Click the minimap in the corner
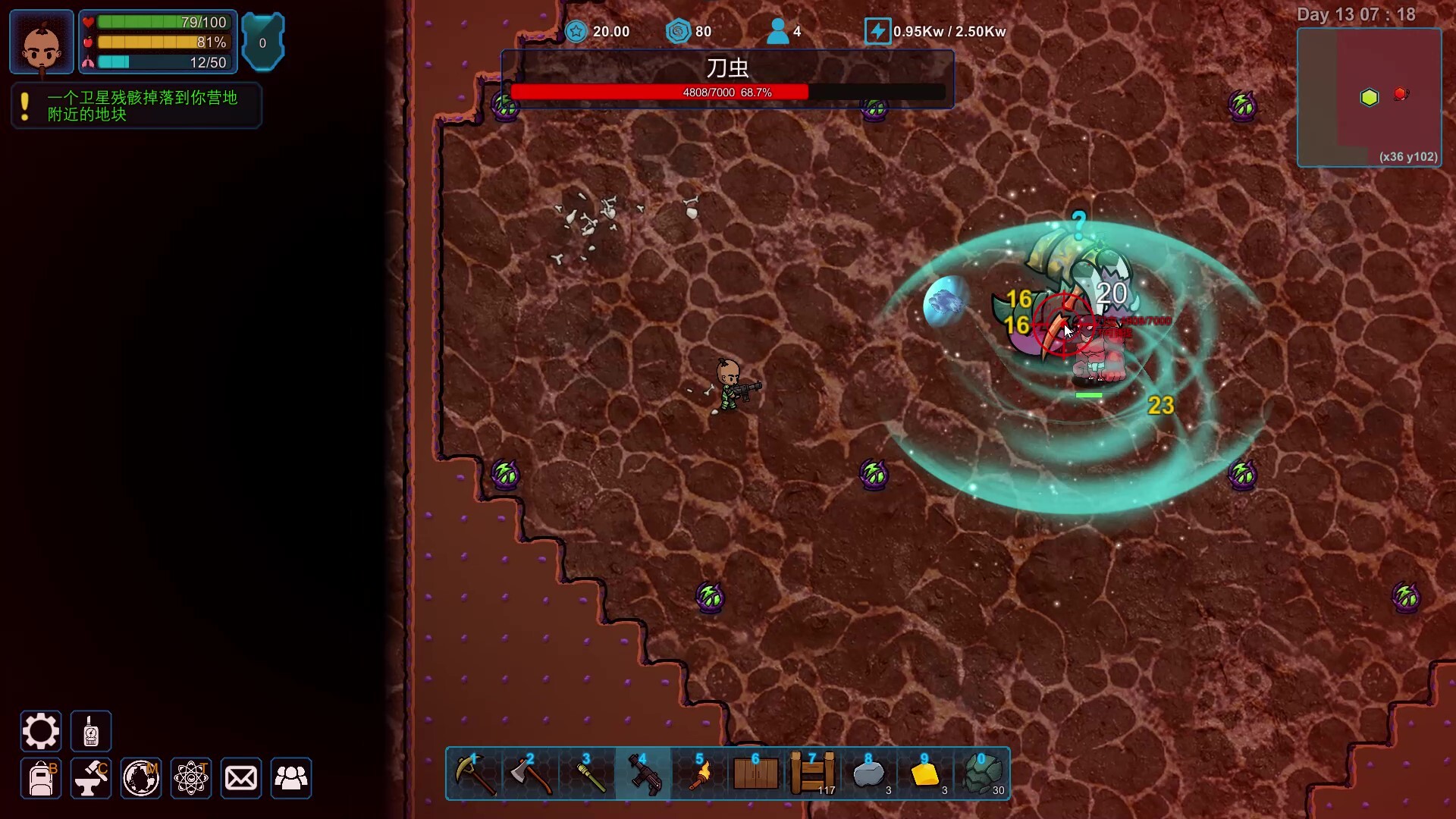Viewport: 1456px width, 819px height. point(1370,97)
